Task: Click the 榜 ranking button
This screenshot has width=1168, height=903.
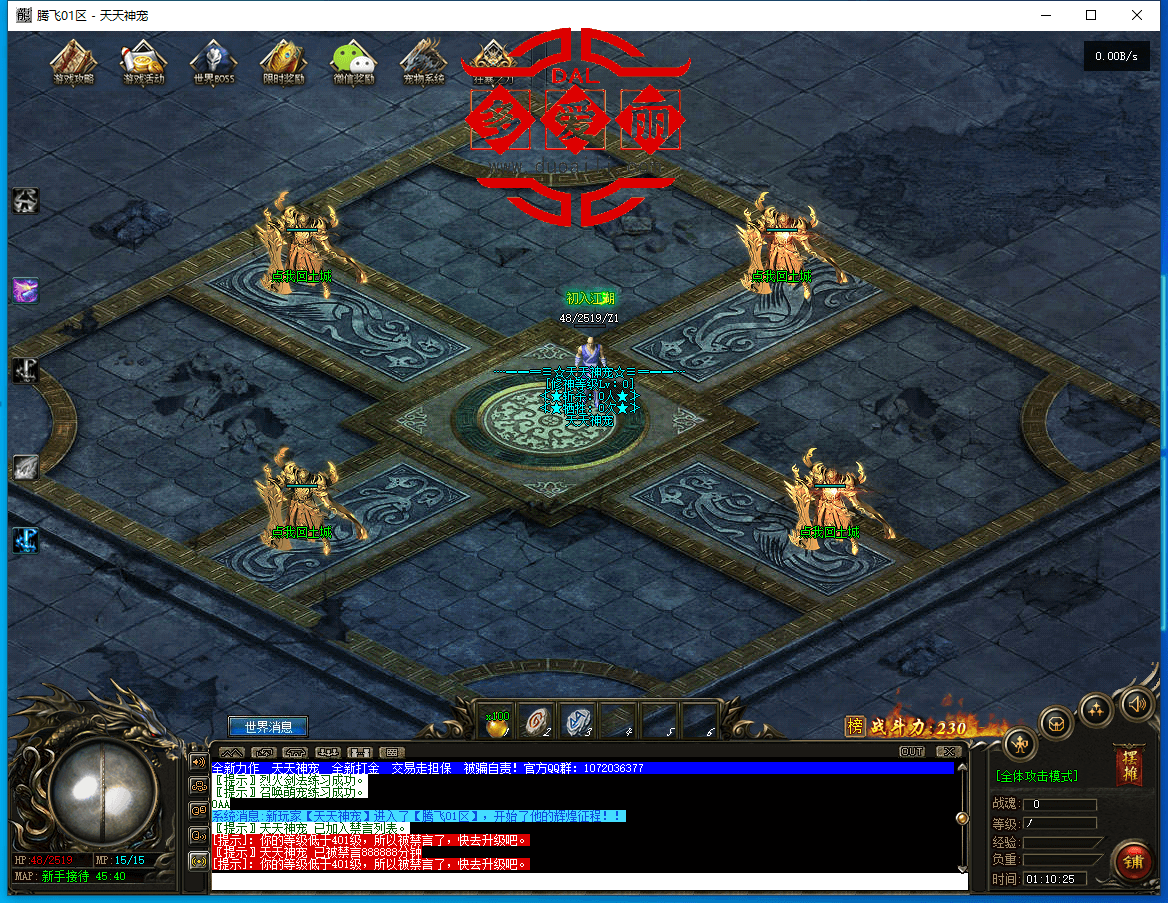Action: pyautogui.click(x=855, y=726)
